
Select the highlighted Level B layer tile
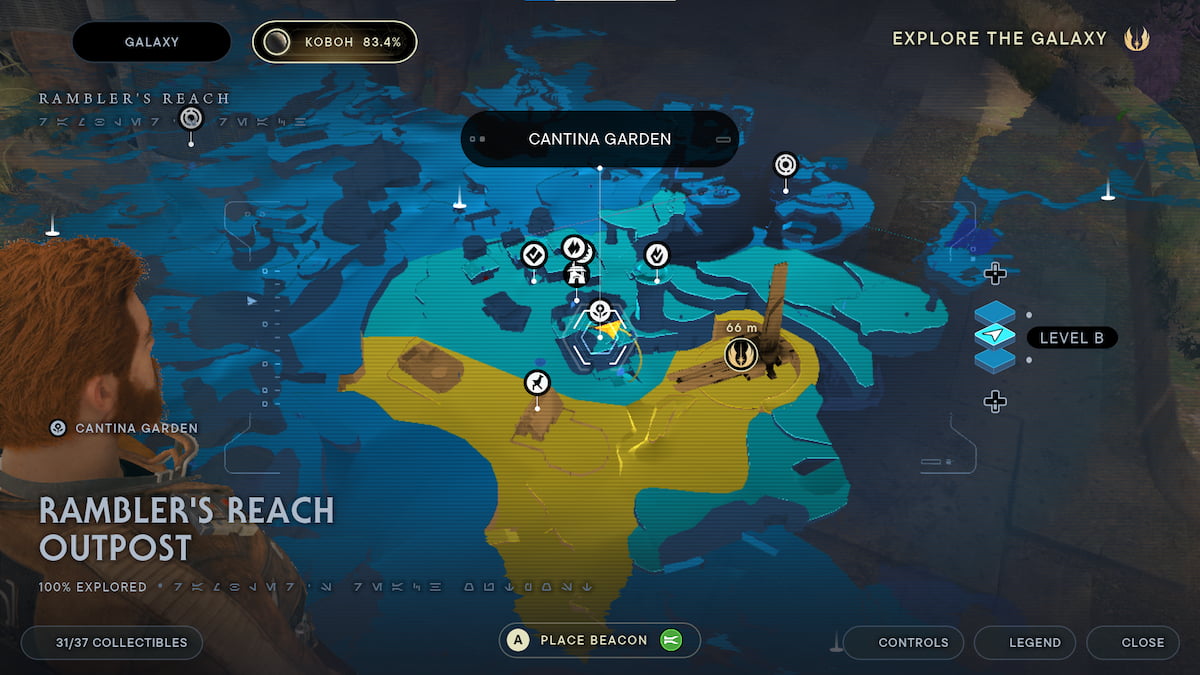pyautogui.click(x=994, y=337)
